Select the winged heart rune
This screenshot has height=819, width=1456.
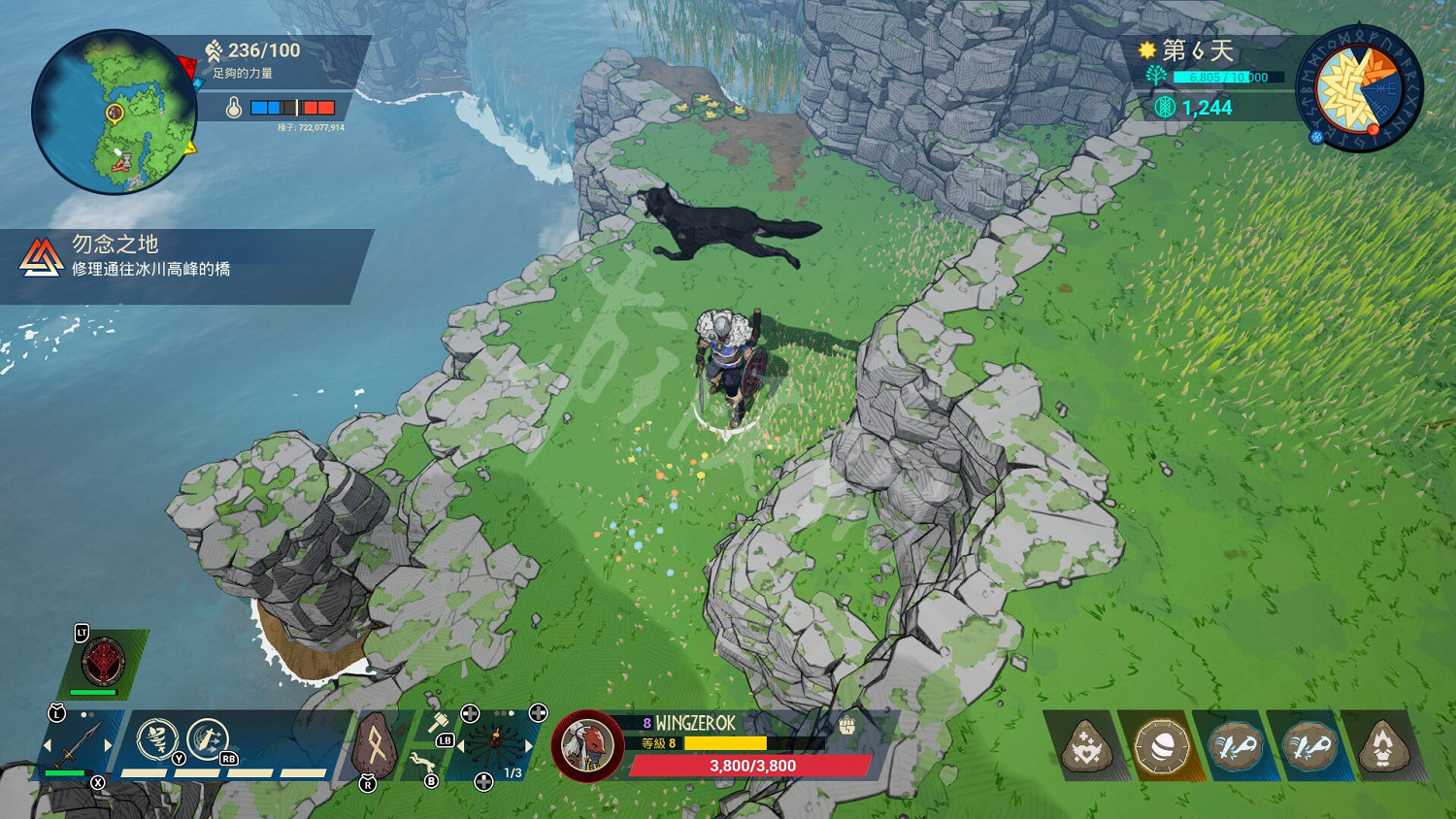(1086, 747)
